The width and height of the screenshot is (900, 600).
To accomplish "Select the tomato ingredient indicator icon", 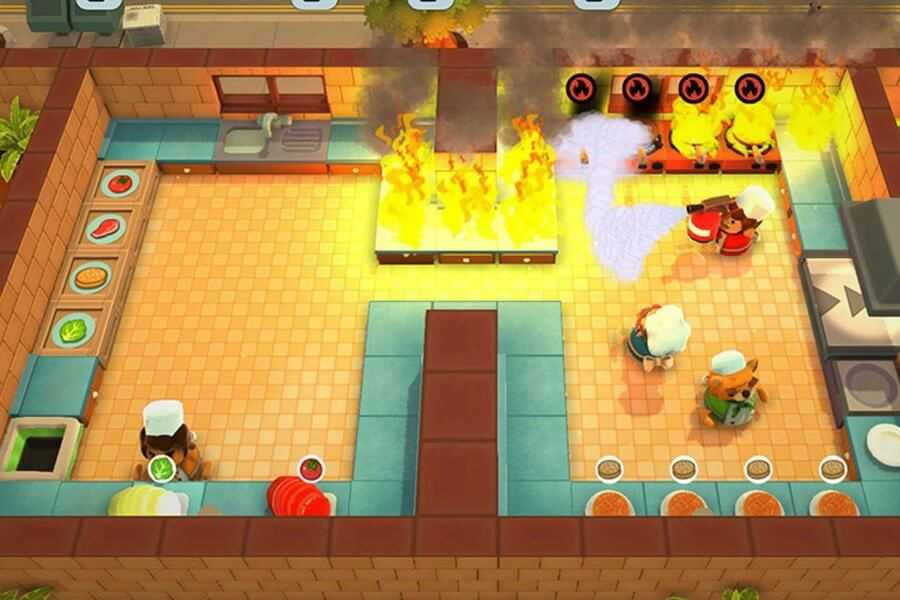I will [x=311, y=467].
